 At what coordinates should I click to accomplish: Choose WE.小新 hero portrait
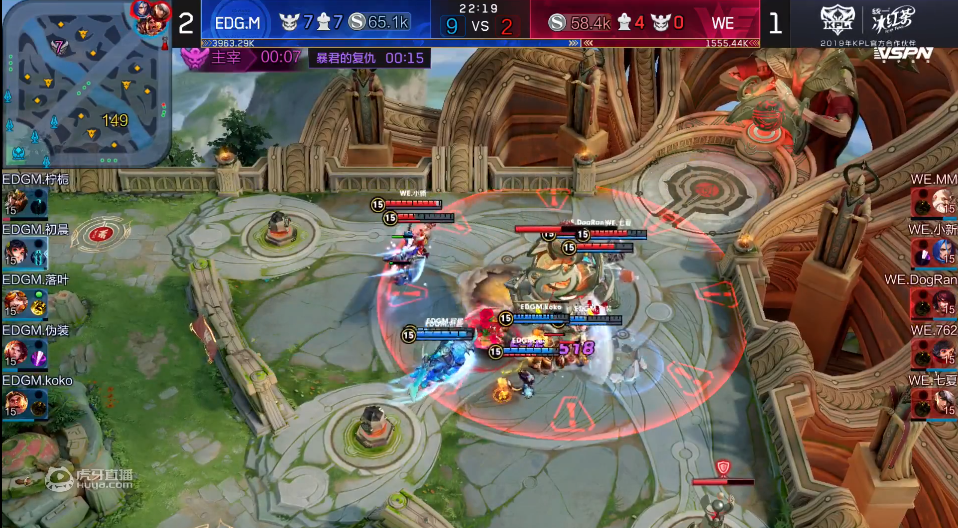(x=941, y=253)
